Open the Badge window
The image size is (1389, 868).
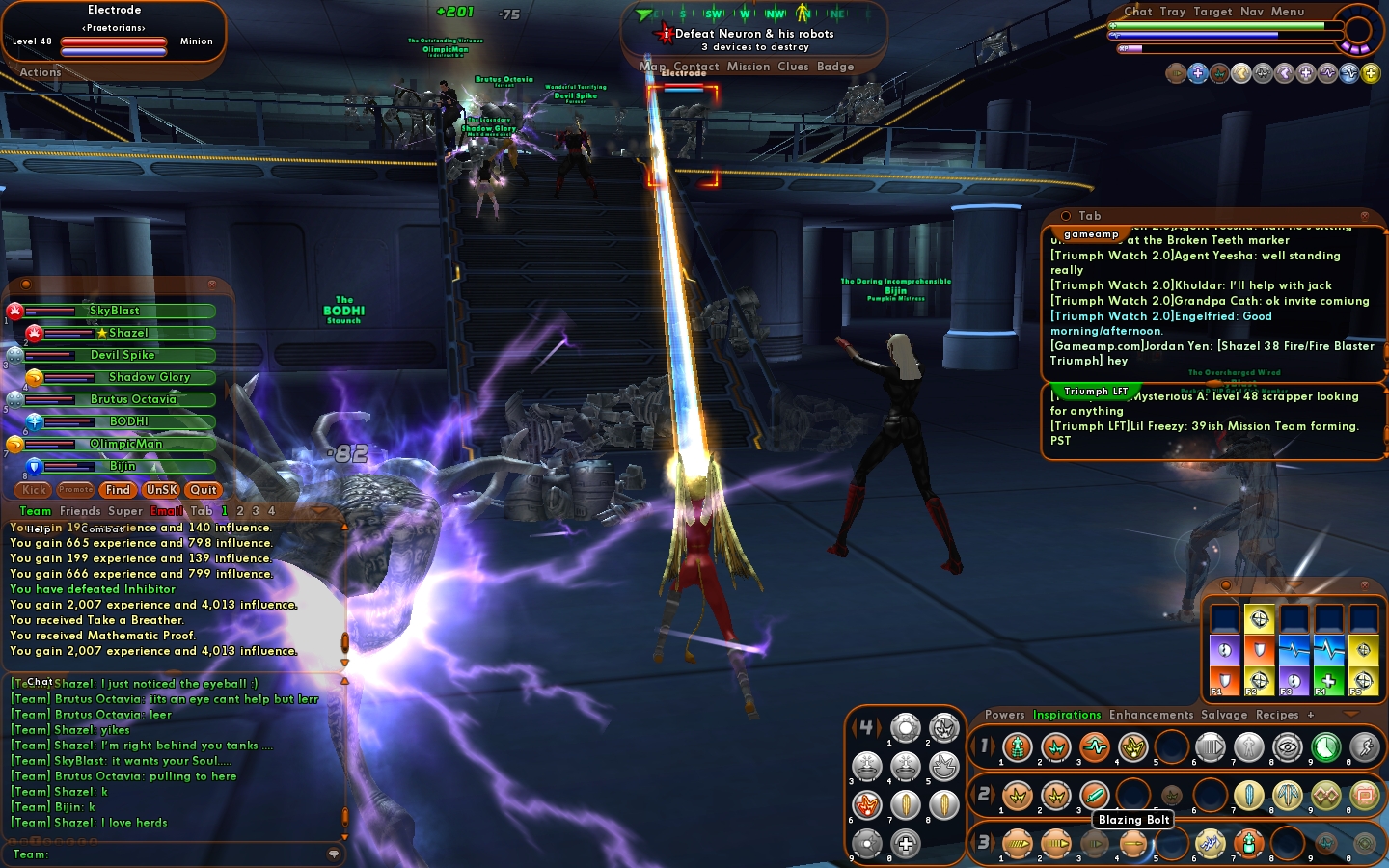835,67
